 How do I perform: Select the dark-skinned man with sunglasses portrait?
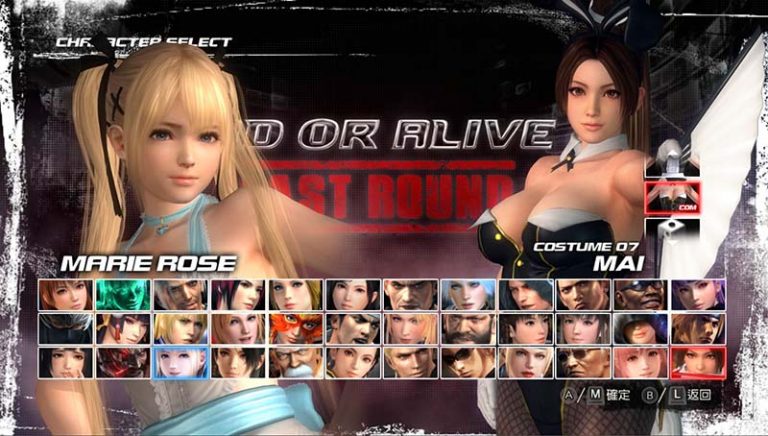[640, 294]
